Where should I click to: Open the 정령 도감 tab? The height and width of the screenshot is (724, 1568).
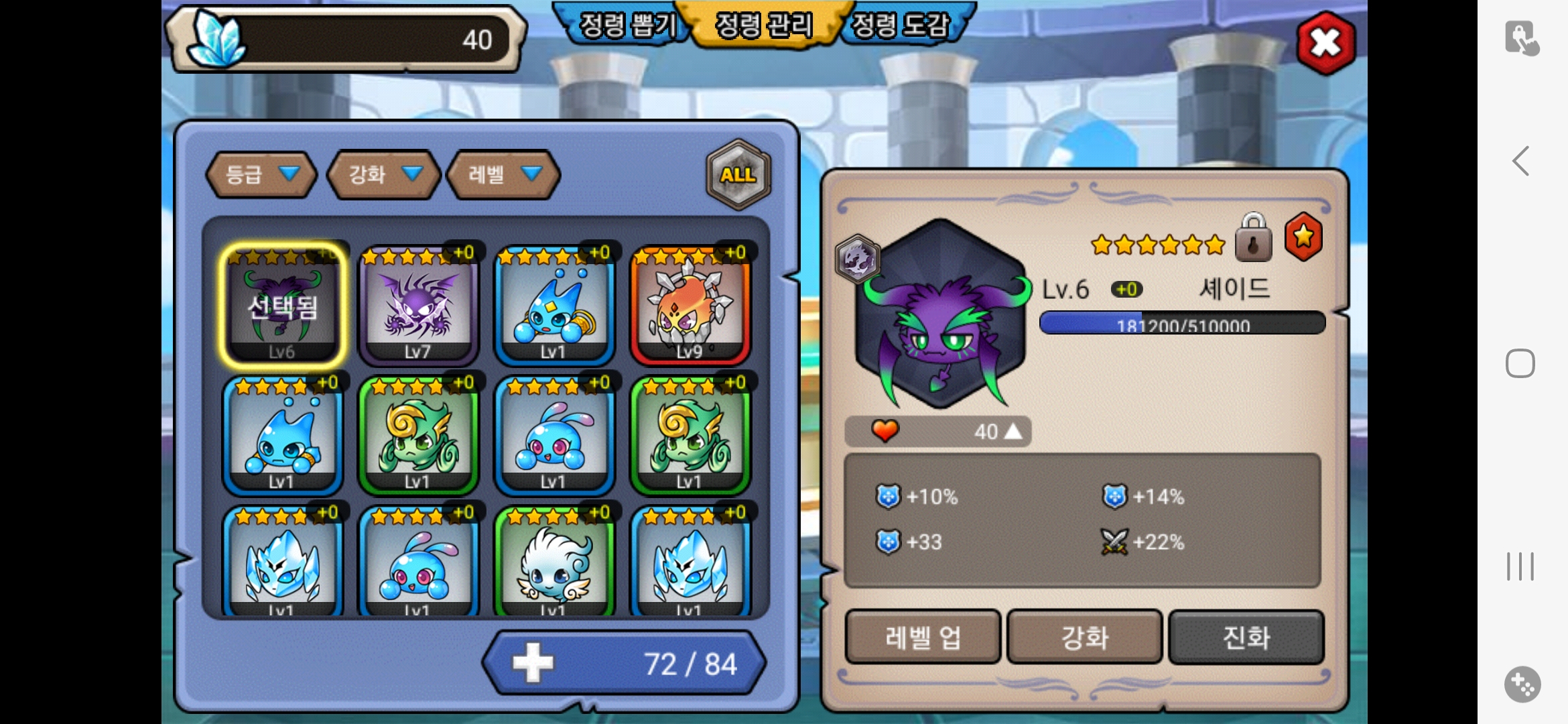coord(902,25)
